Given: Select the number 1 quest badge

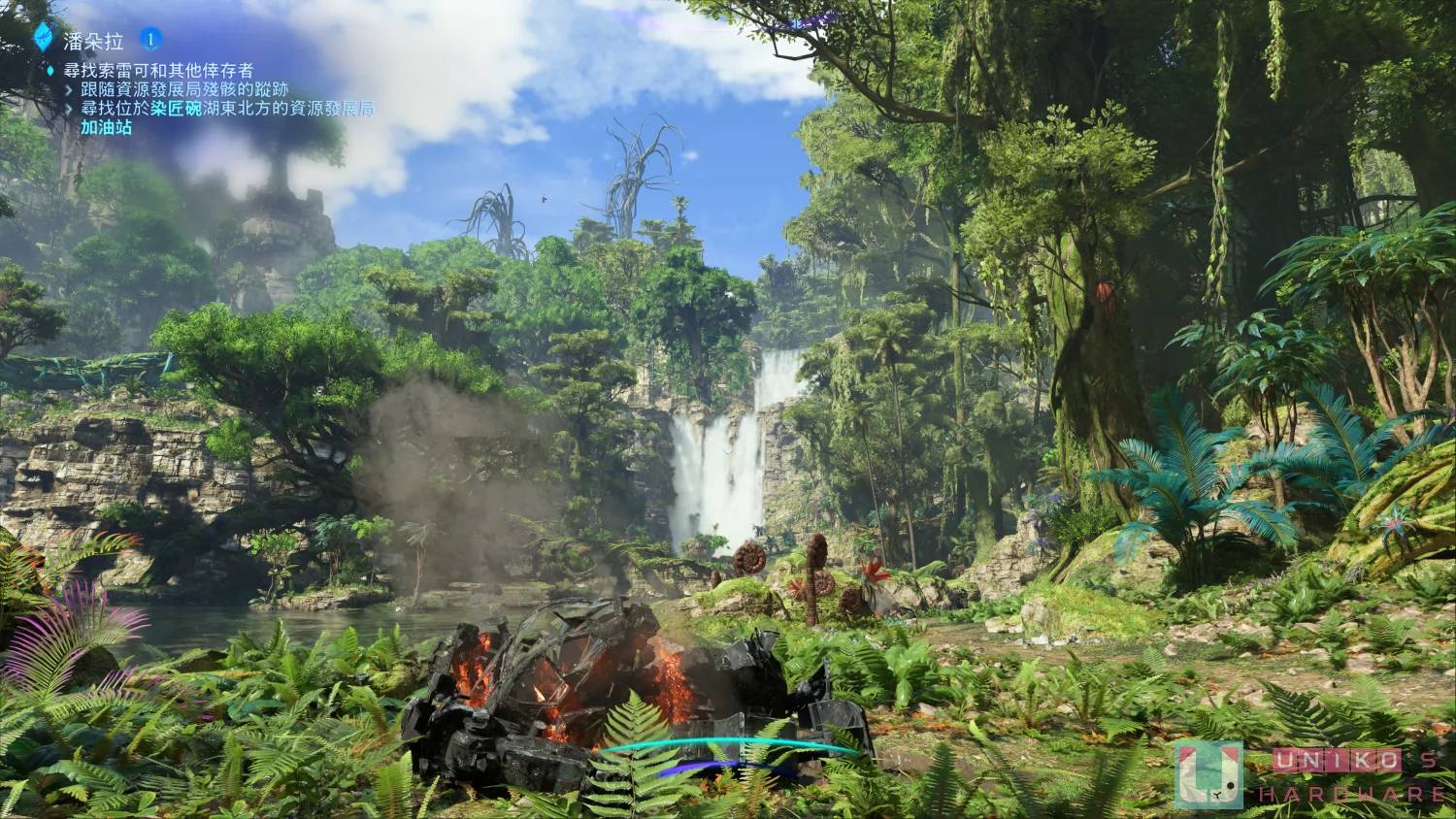Looking at the screenshot, I should coord(149,39).
